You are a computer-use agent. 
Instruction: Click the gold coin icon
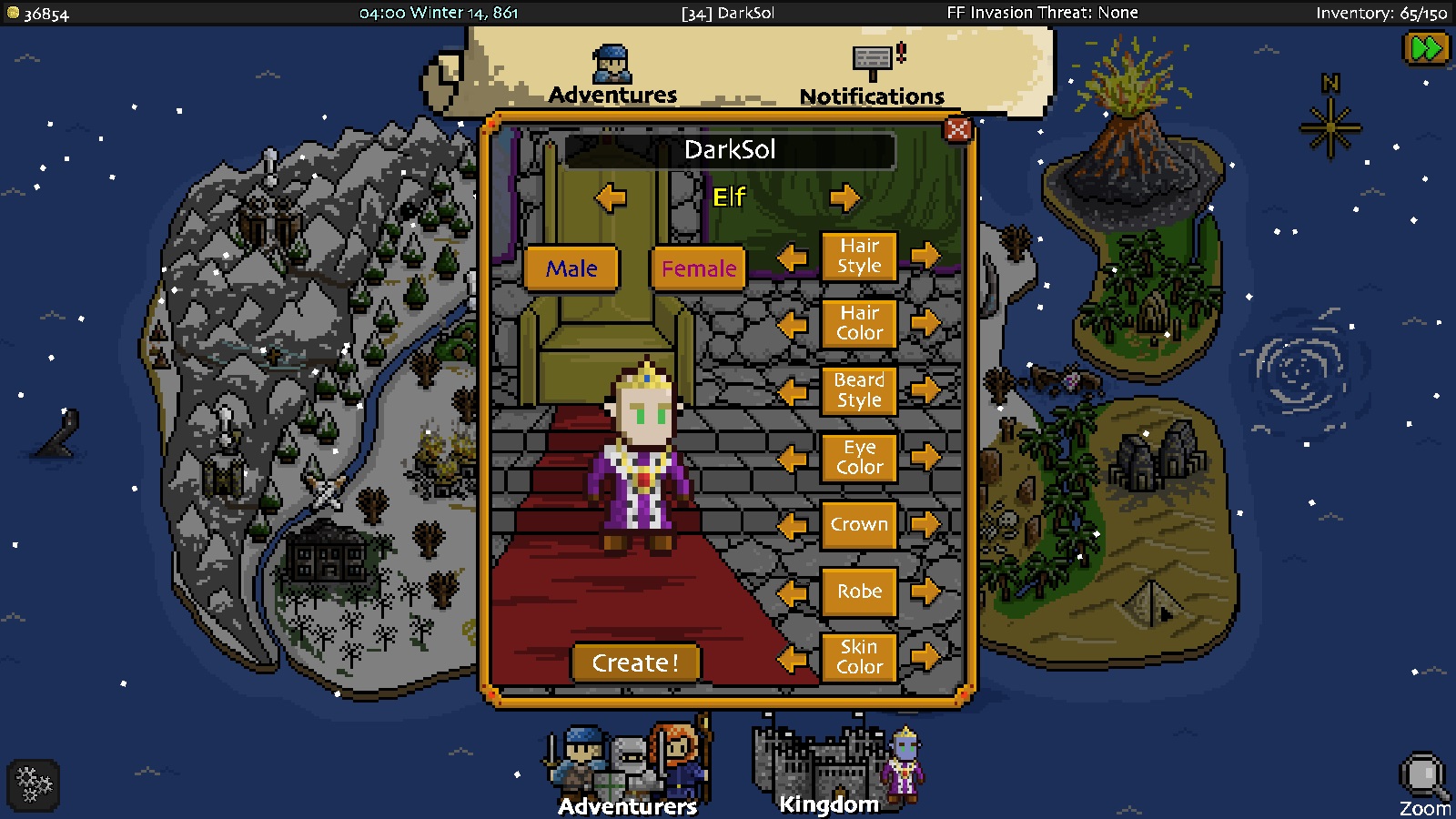[x=12, y=13]
